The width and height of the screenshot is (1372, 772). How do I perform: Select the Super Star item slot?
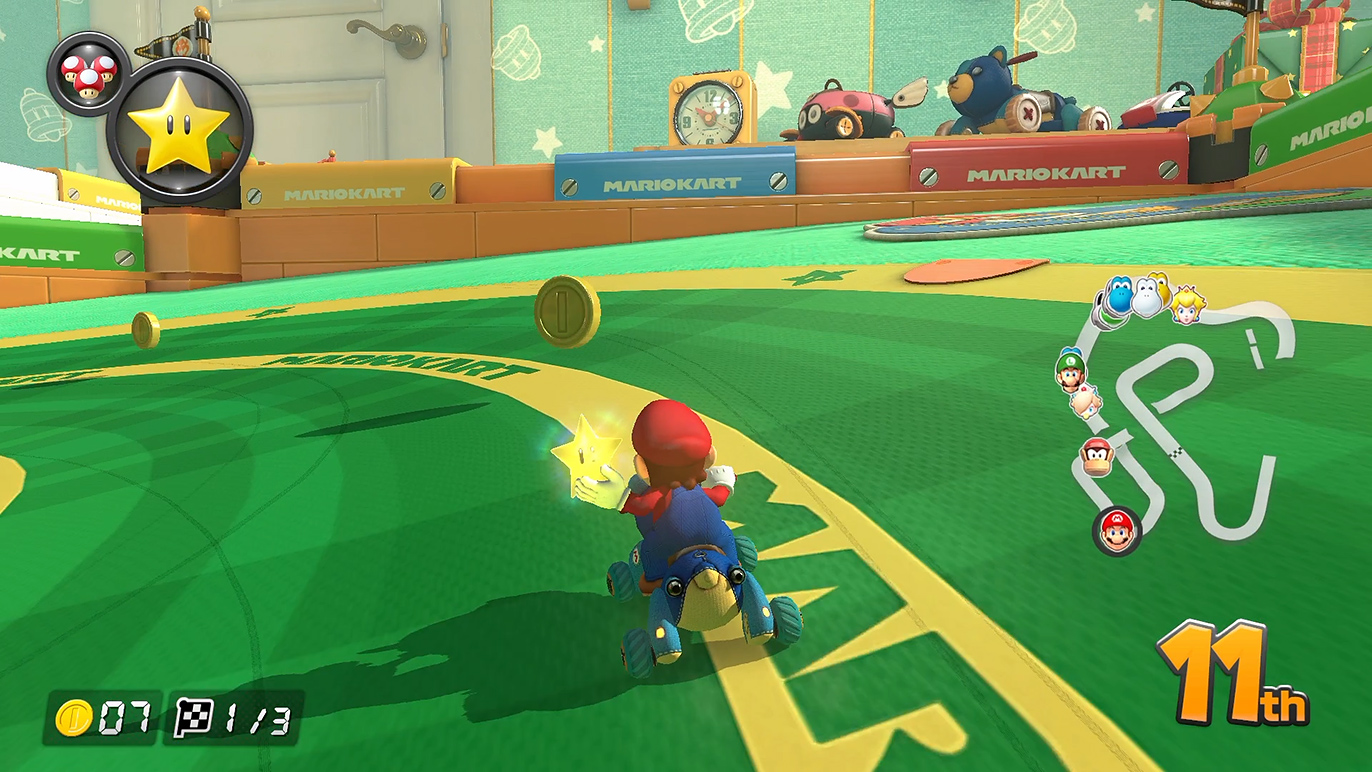click(x=179, y=131)
